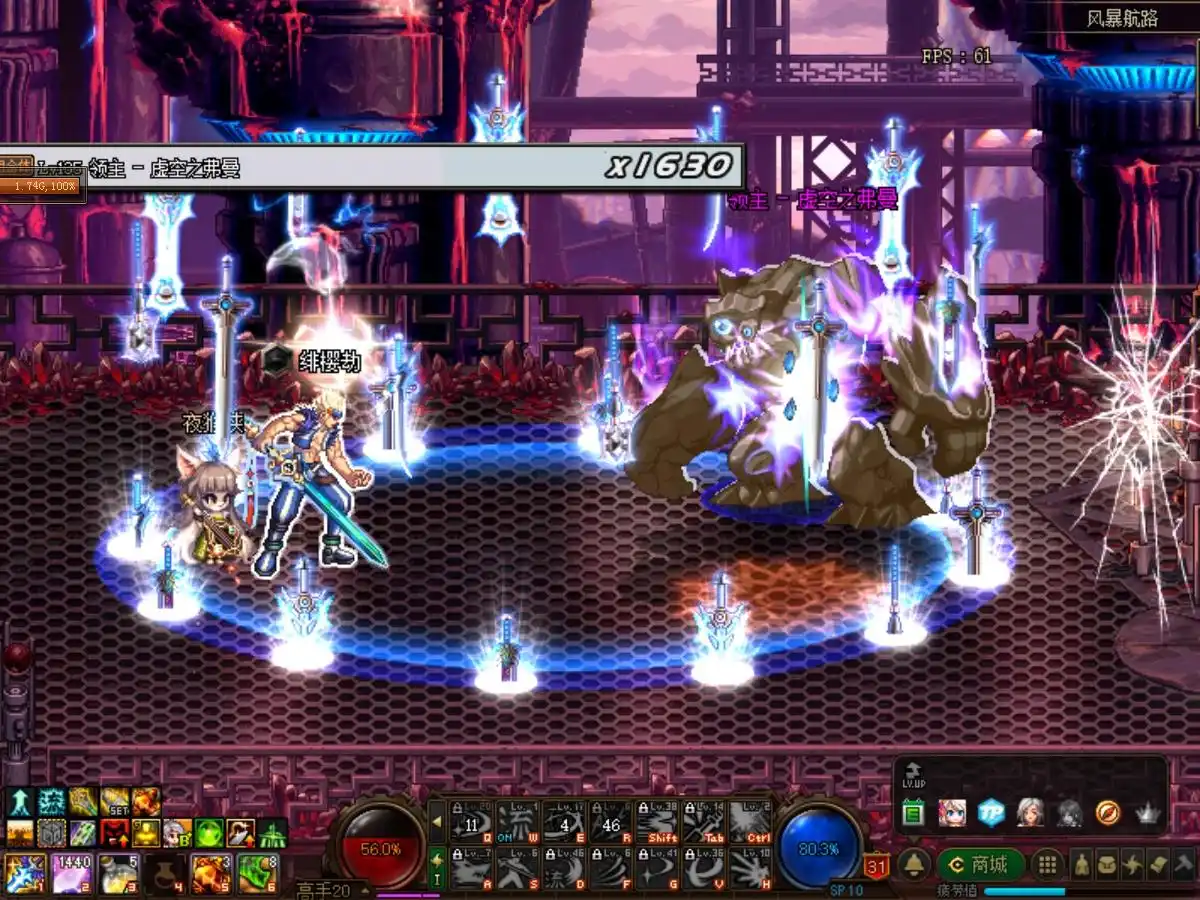
Task: Click the orange compass icon
Action: click(x=1108, y=813)
